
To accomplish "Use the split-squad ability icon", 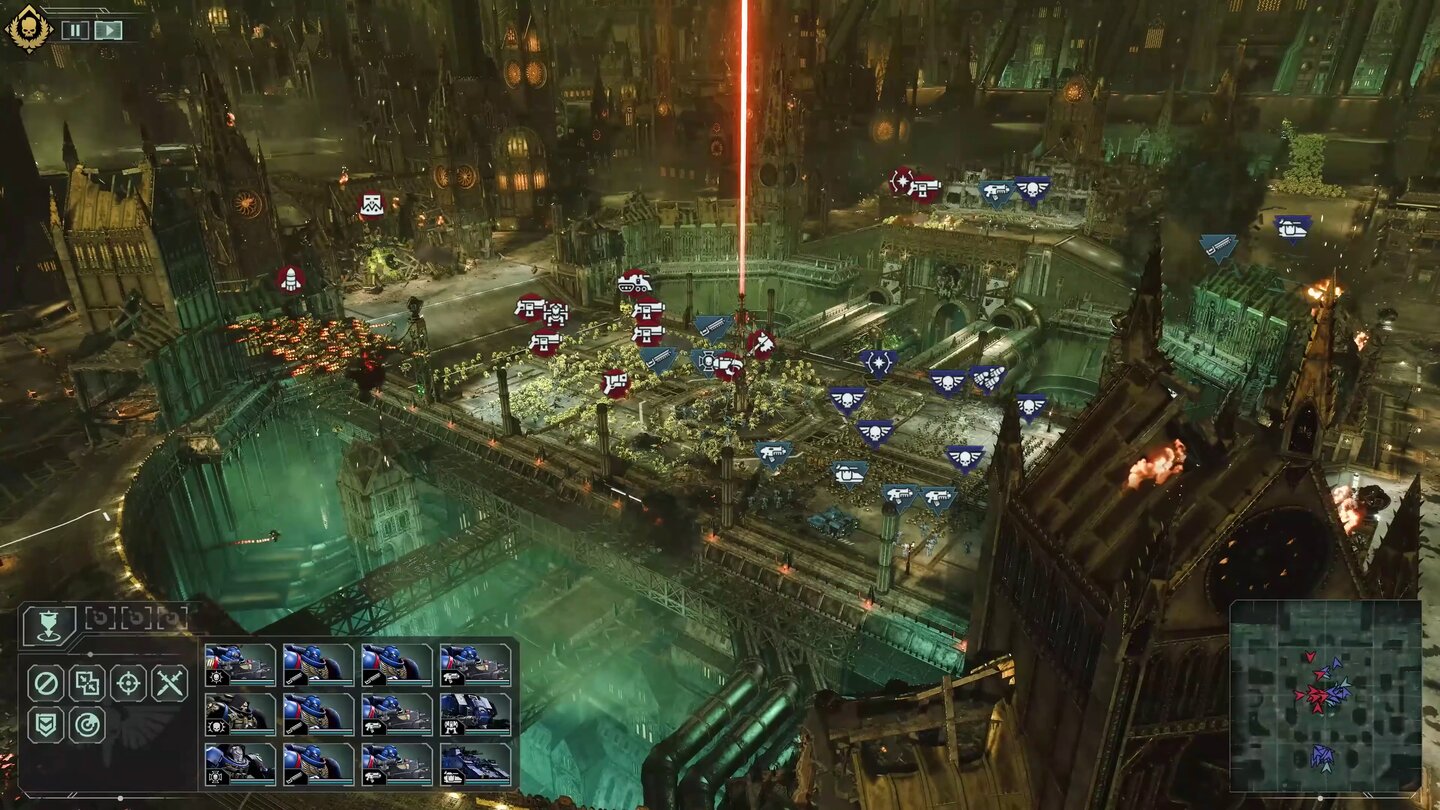I will coord(89,681).
